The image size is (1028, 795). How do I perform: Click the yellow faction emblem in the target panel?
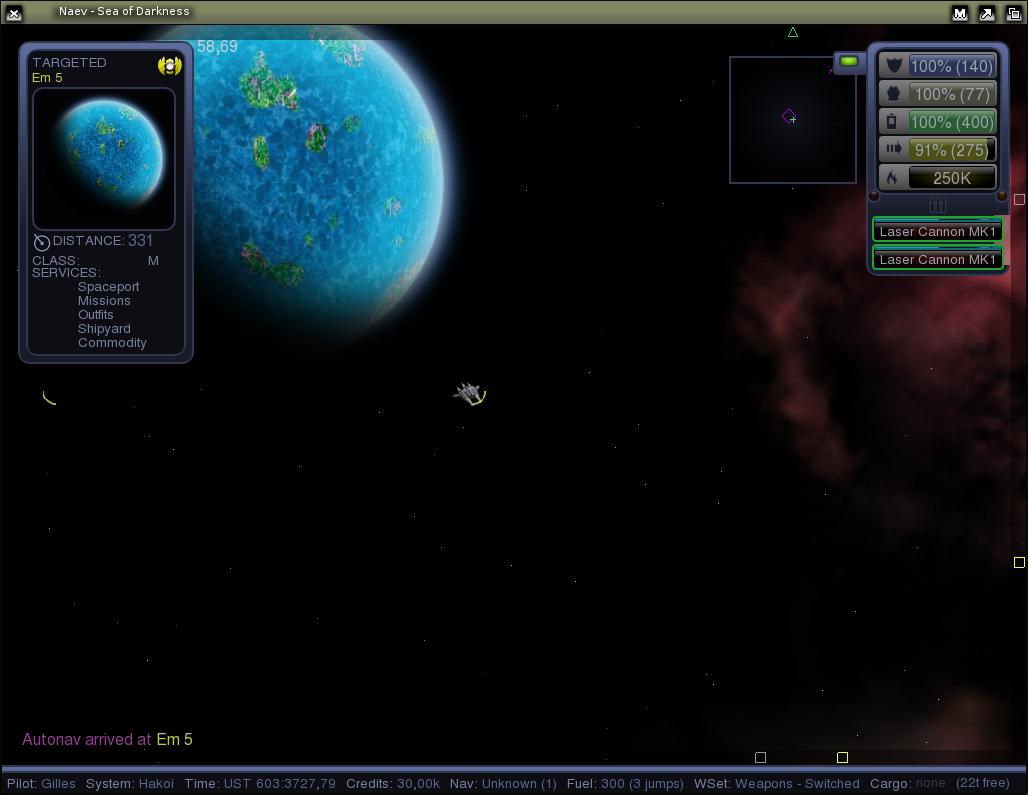pyautogui.click(x=169, y=66)
